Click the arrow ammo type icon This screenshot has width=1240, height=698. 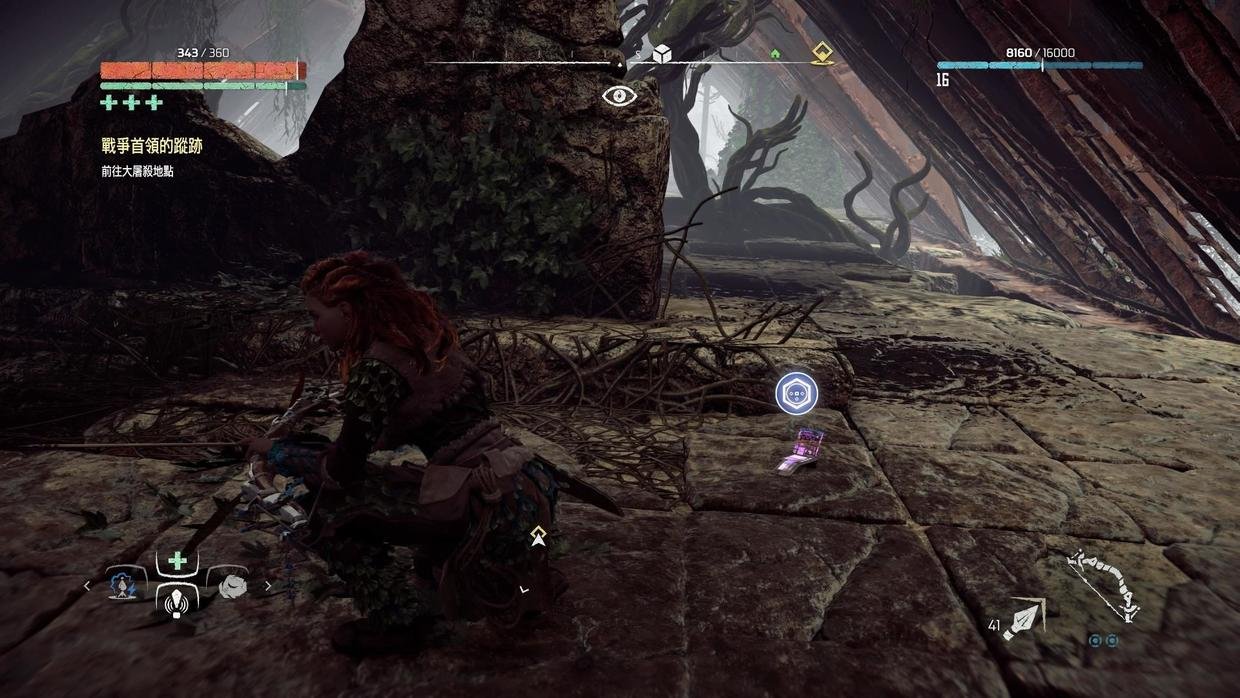click(1025, 617)
